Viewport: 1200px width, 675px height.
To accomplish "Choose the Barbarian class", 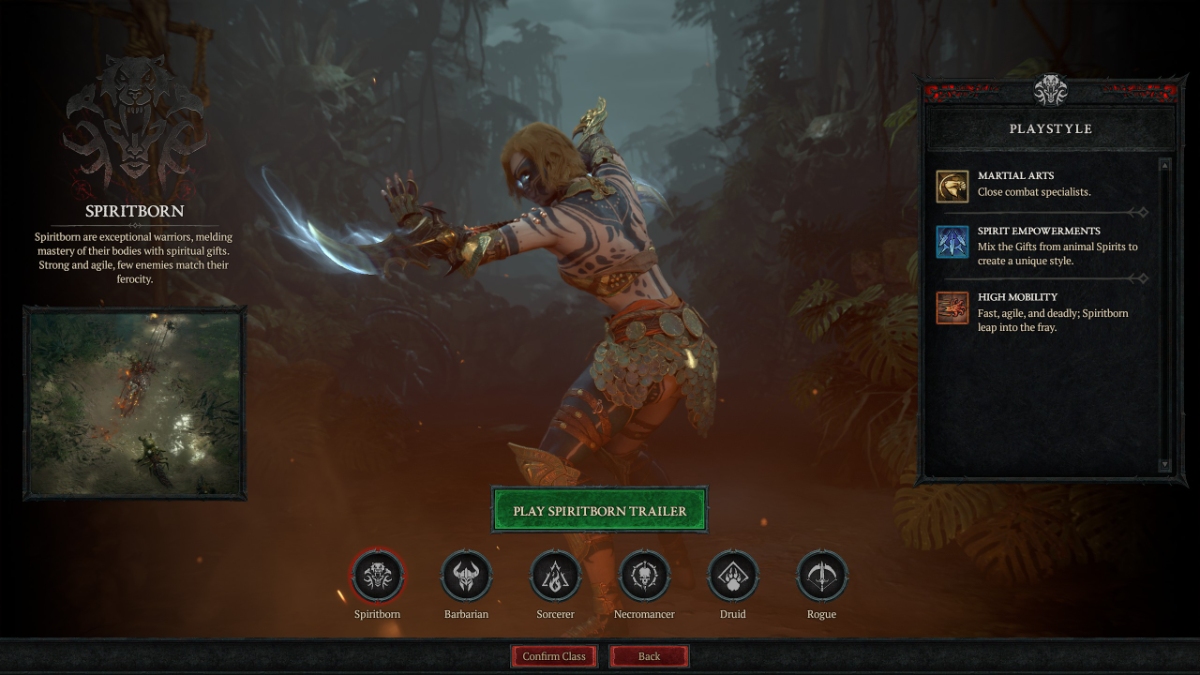I will [x=466, y=576].
